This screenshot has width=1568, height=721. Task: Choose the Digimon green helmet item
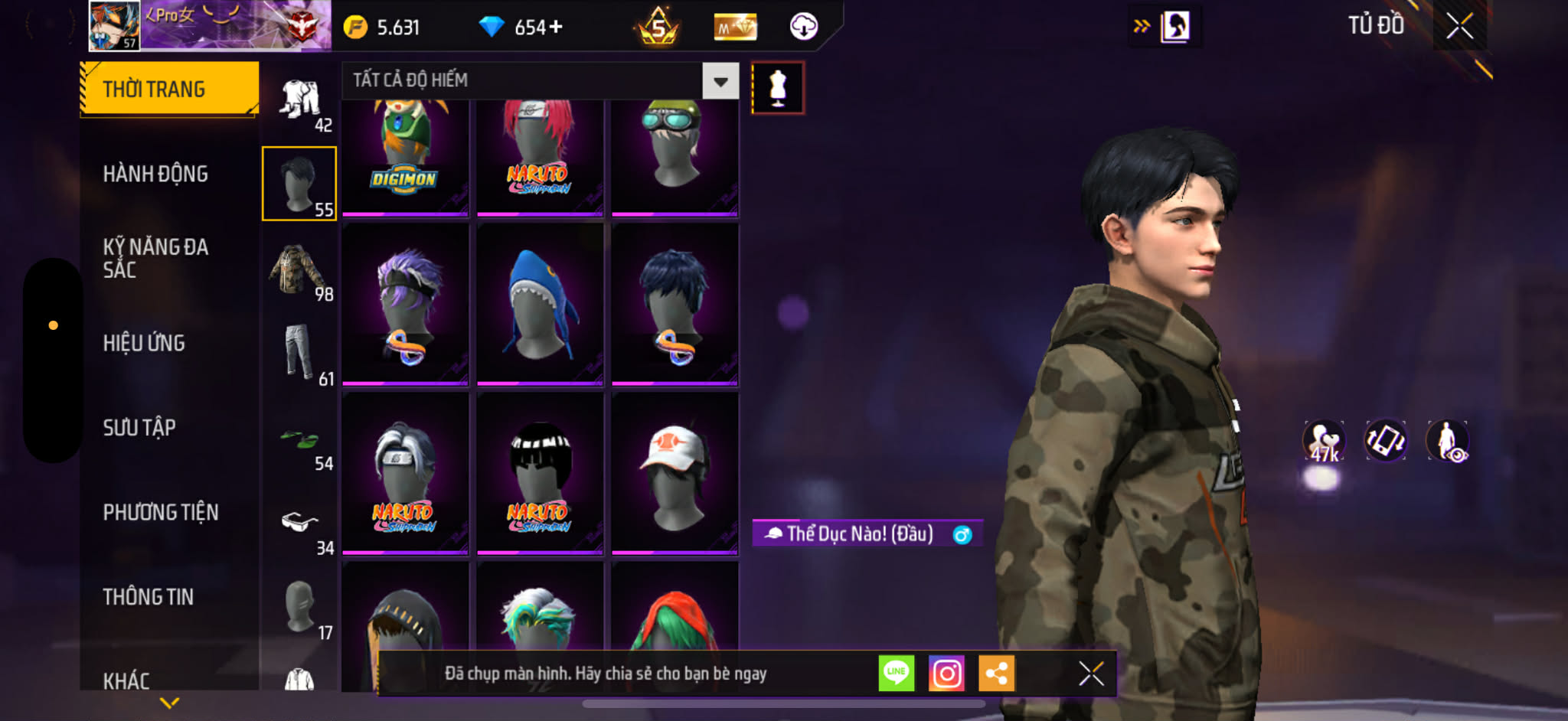tap(405, 155)
